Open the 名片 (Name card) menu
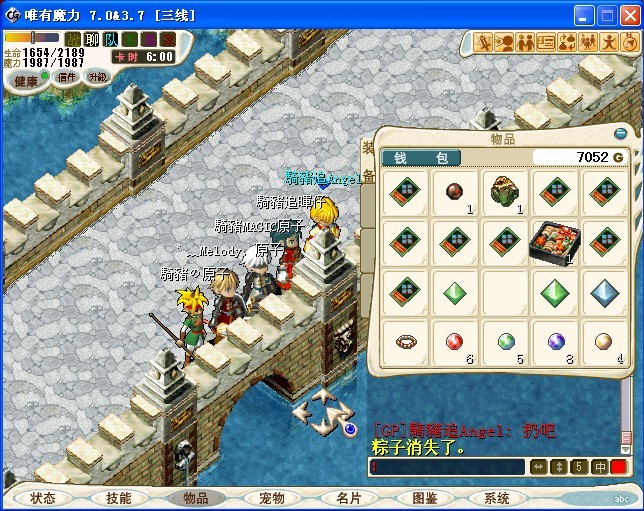Screen dimensions: 644x511 [348, 498]
